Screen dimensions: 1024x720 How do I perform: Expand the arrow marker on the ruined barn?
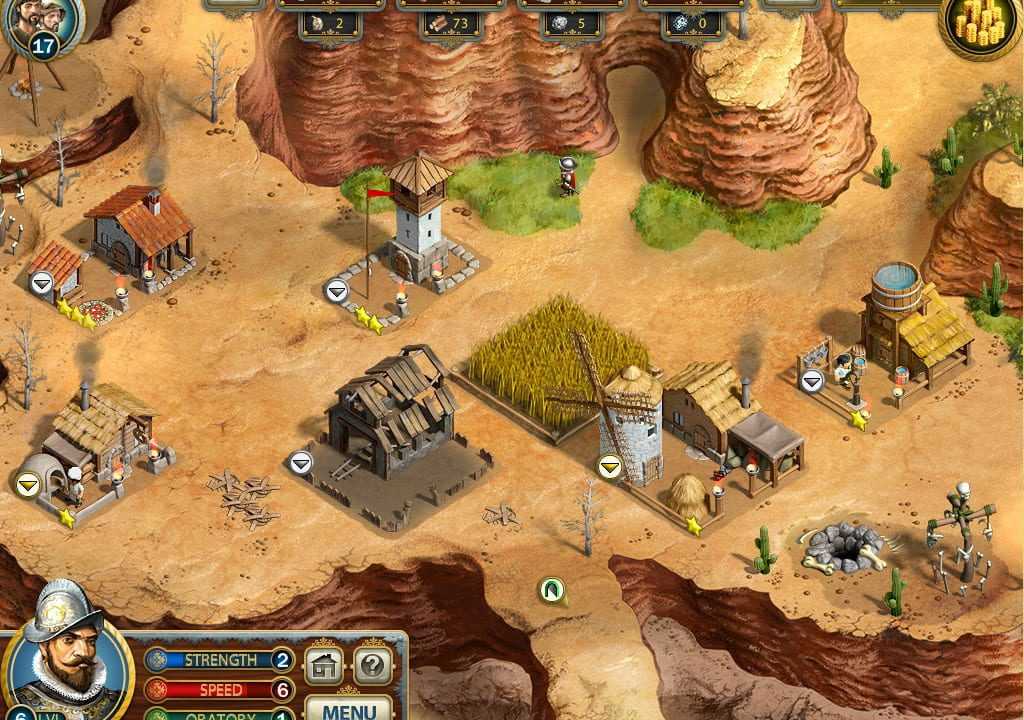pos(301,462)
